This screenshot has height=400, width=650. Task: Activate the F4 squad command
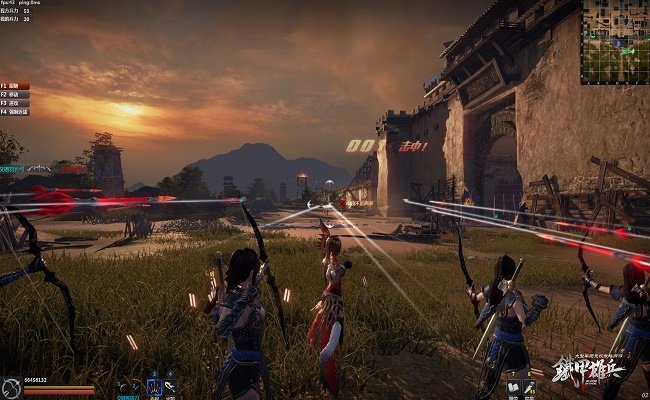(x=15, y=111)
